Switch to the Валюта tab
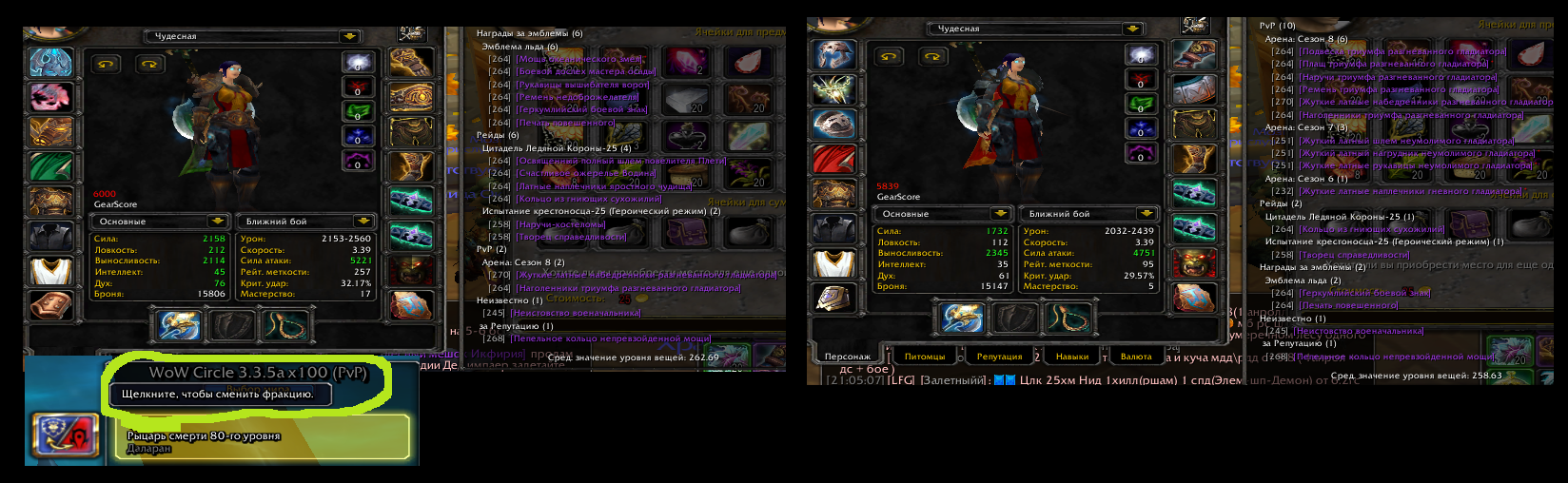 tap(1135, 357)
